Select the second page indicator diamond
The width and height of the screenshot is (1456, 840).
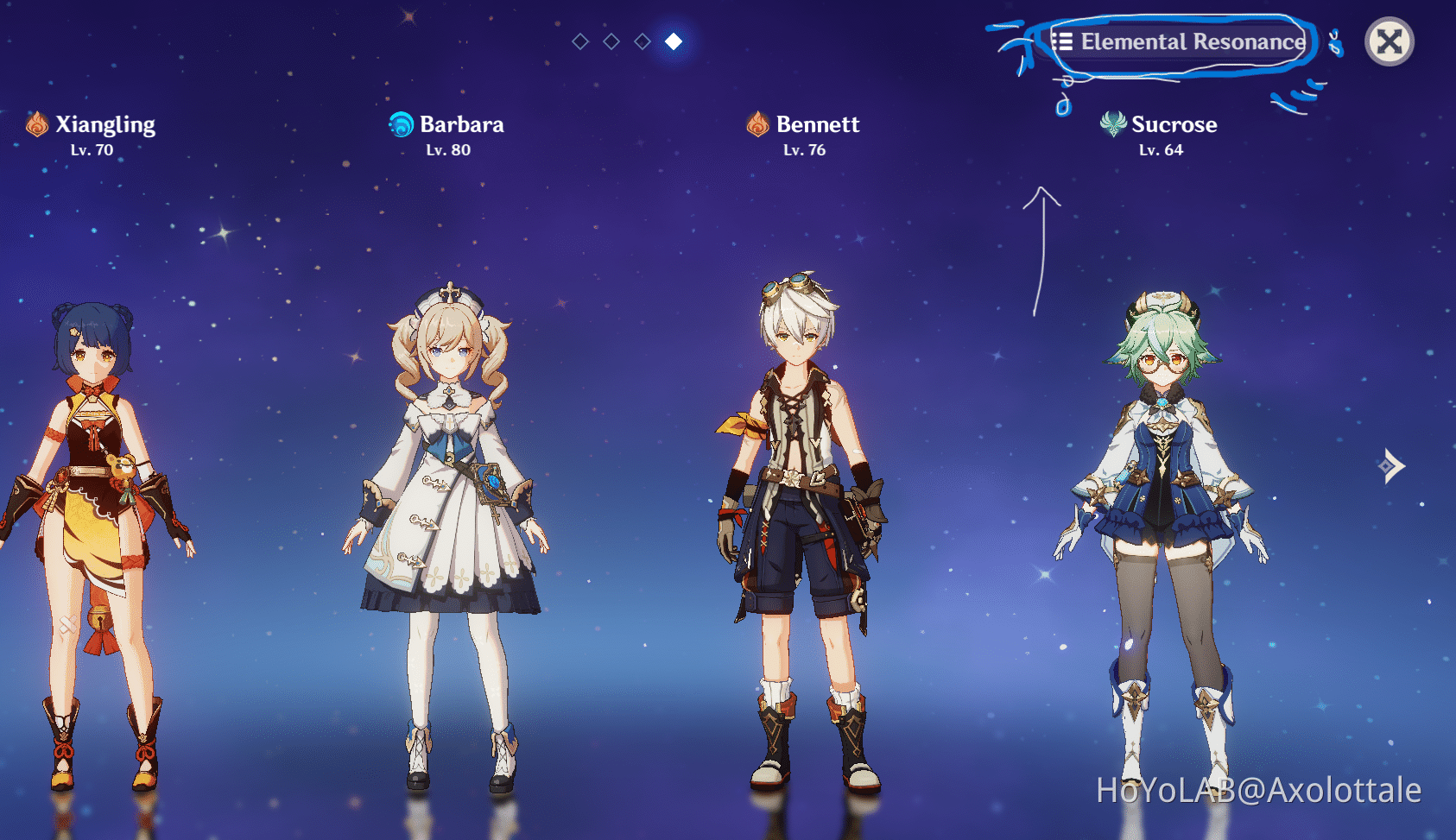[x=611, y=40]
